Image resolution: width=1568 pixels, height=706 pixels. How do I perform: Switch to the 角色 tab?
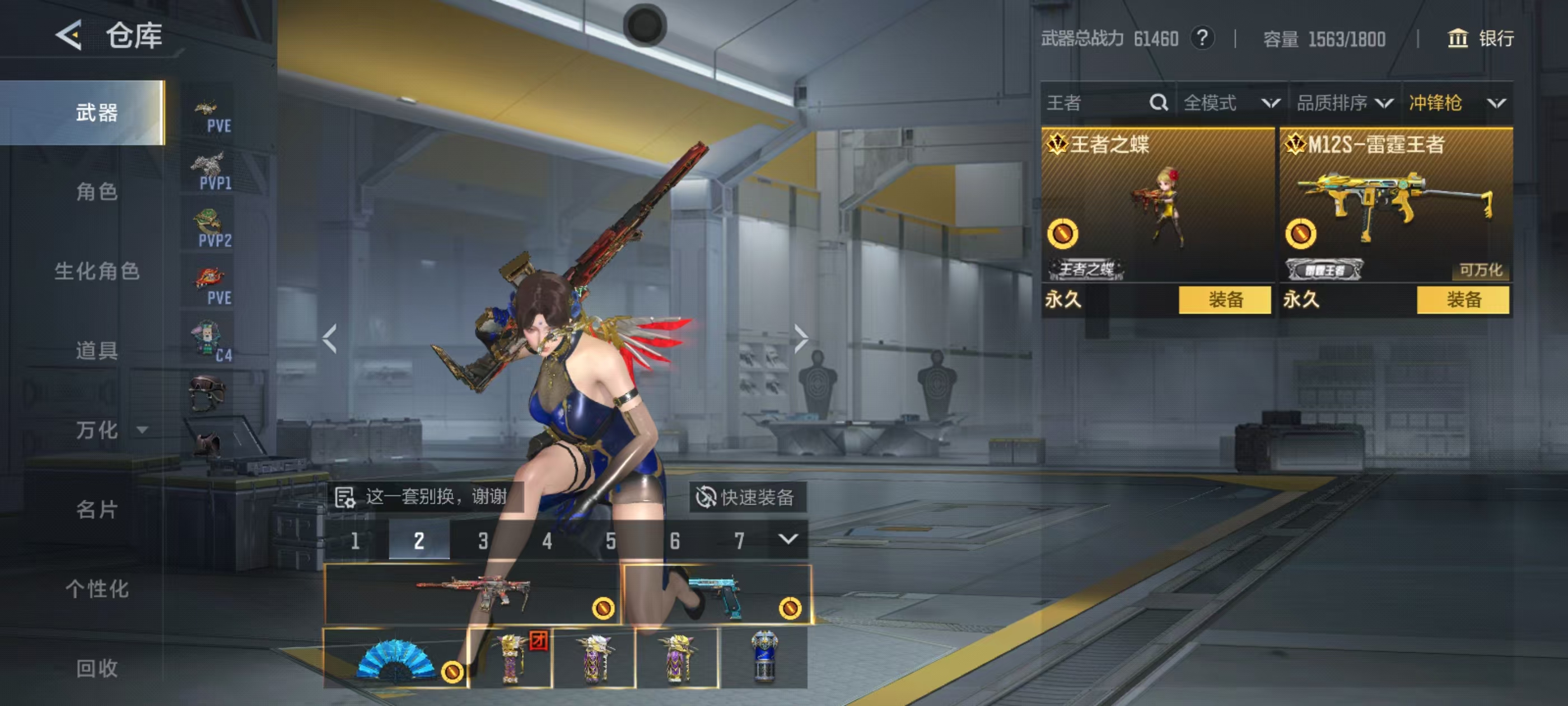[x=96, y=191]
